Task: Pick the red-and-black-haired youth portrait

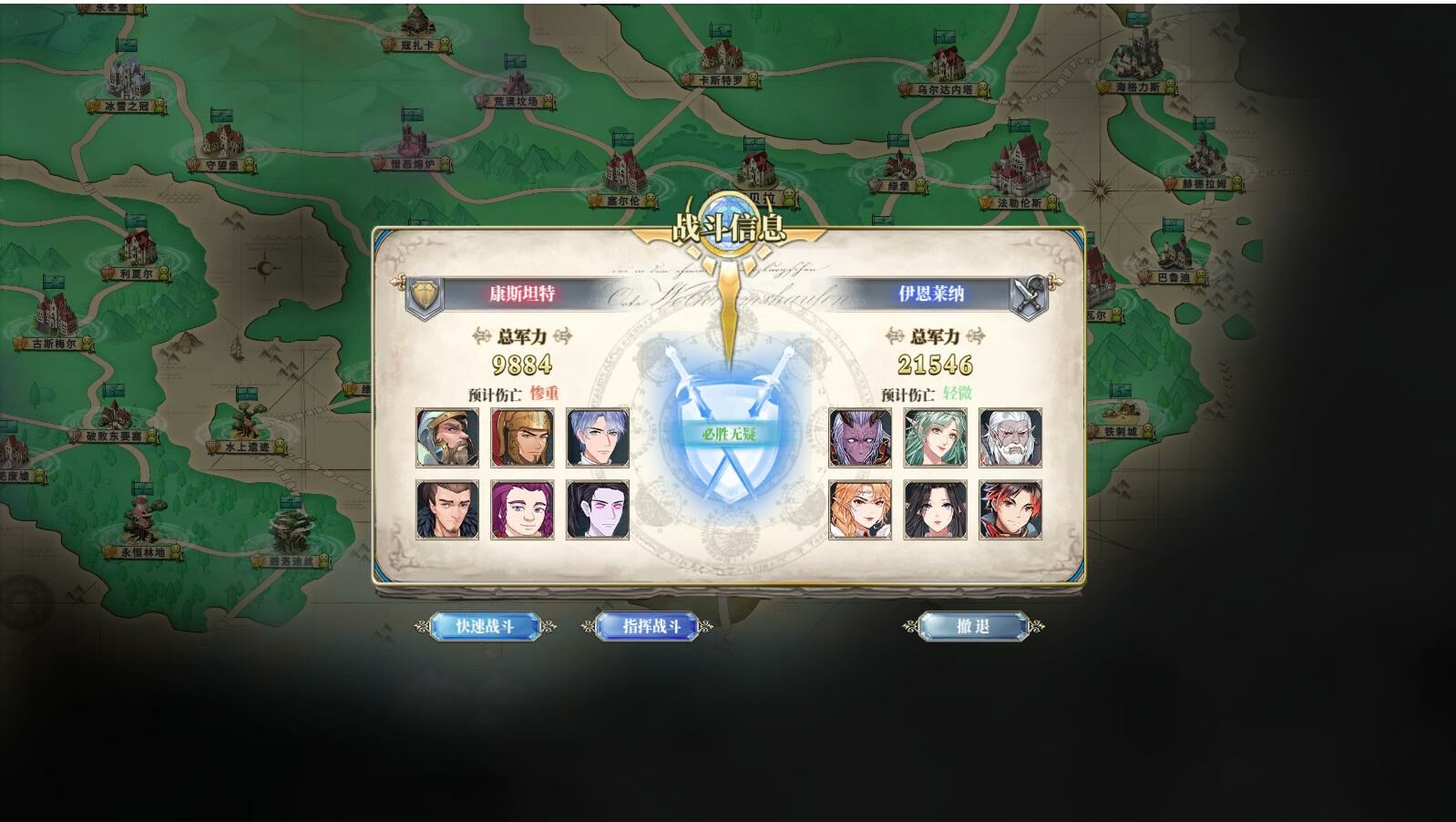Action: tap(1010, 510)
